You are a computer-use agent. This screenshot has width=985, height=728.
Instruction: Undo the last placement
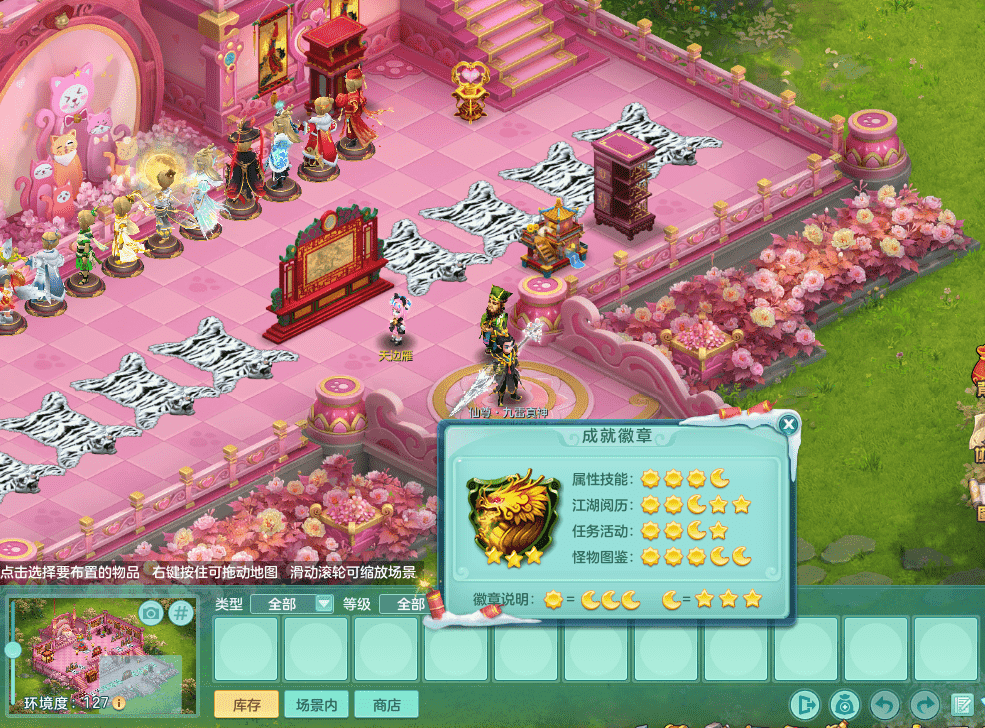click(884, 704)
